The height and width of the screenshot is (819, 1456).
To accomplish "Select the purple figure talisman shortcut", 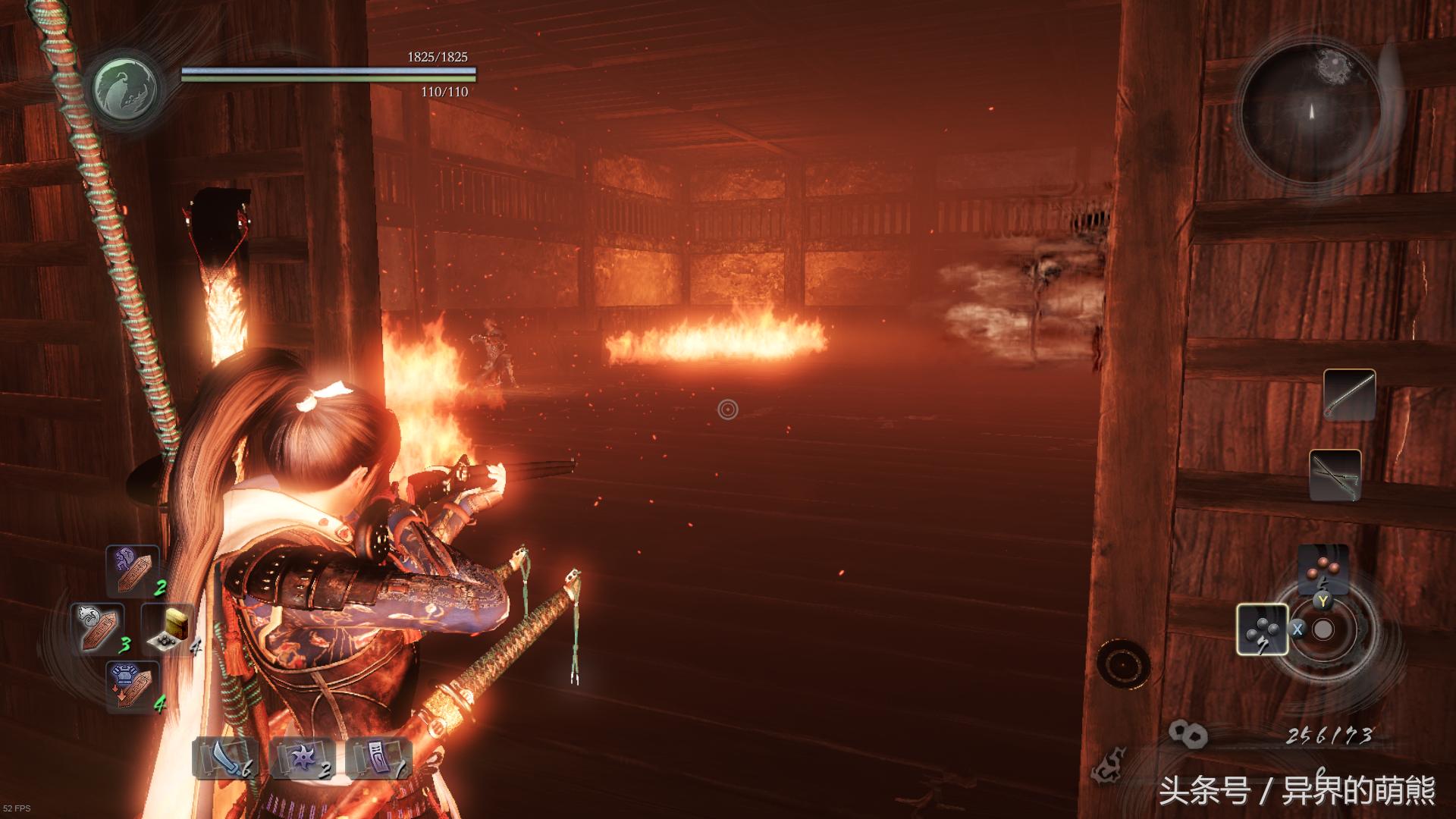I will [x=132, y=570].
